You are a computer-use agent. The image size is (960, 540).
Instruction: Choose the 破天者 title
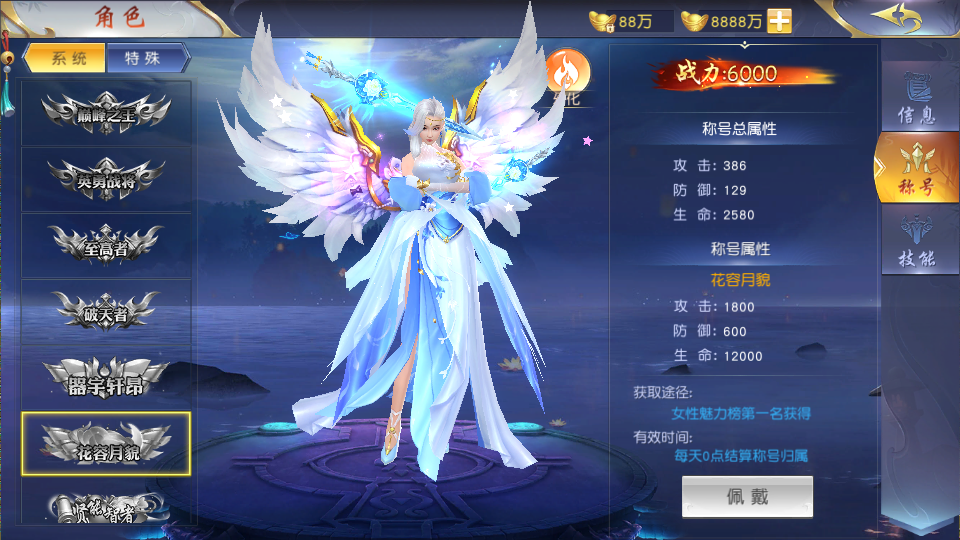pyautogui.click(x=106, y=312)
